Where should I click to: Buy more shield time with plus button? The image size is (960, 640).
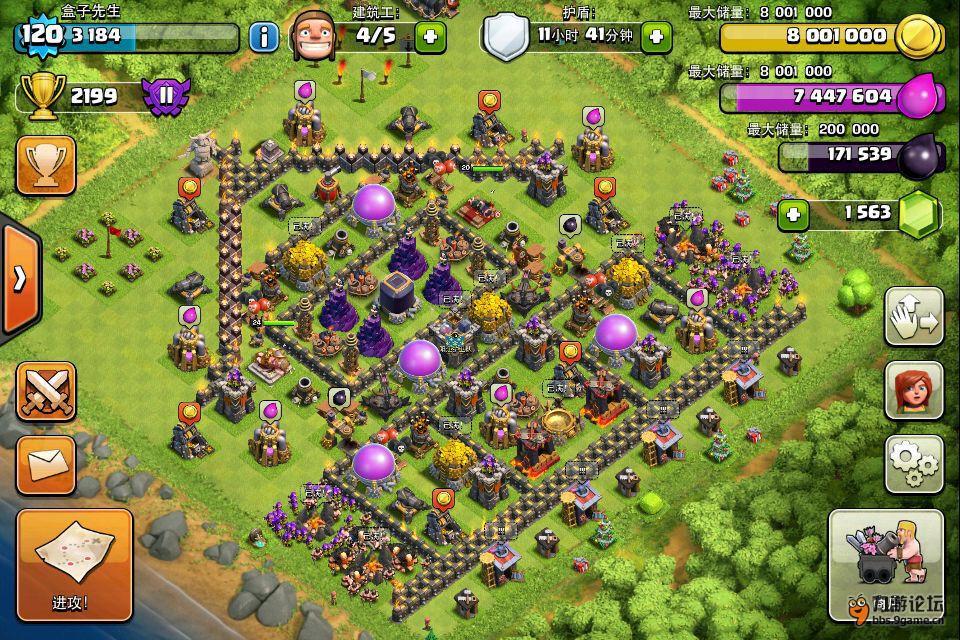(656, 37)
